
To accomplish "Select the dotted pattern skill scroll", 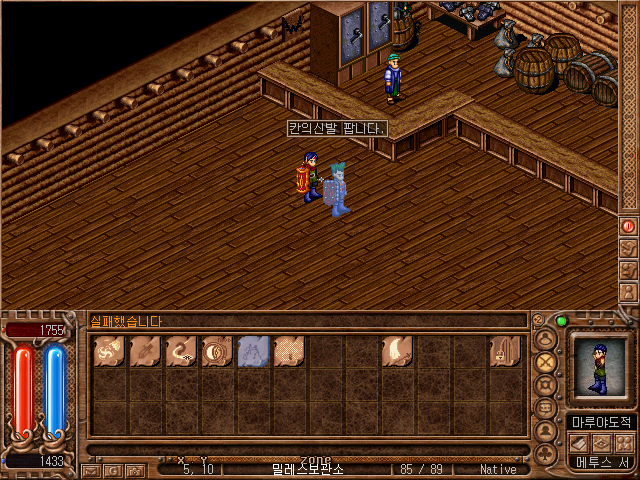I will 288,351.
